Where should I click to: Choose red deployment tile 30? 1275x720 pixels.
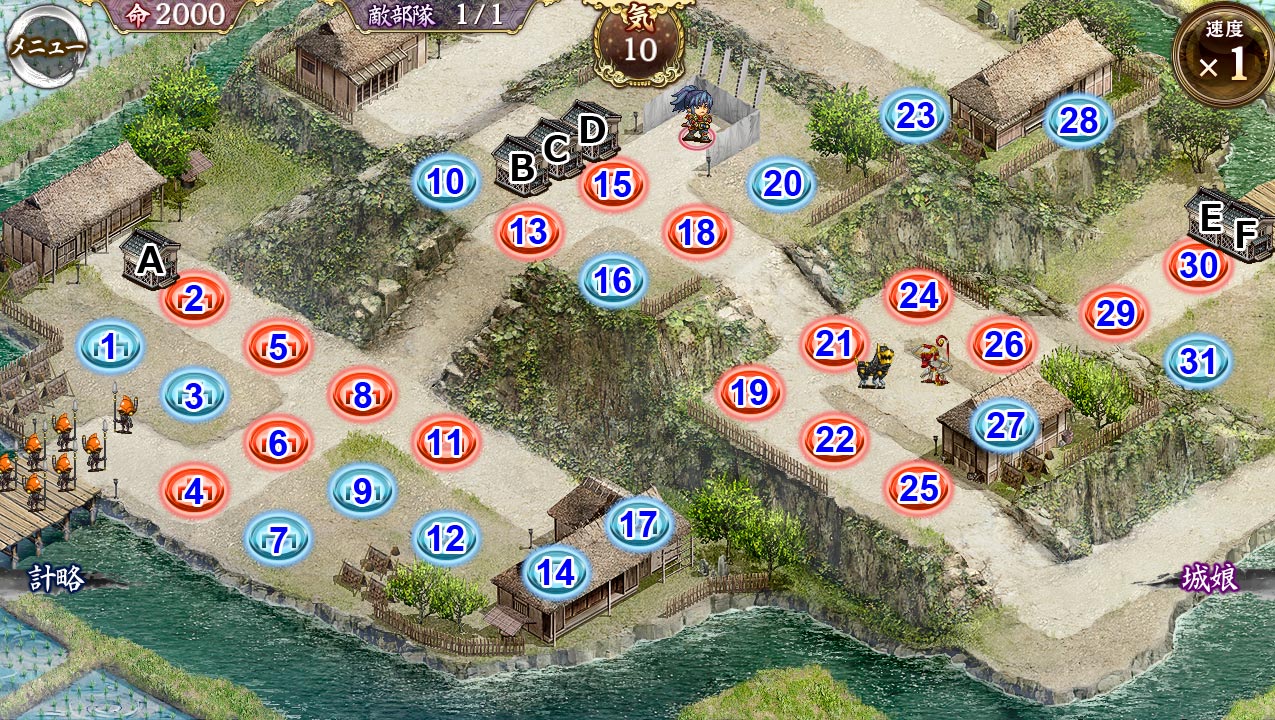(1198, 266)
